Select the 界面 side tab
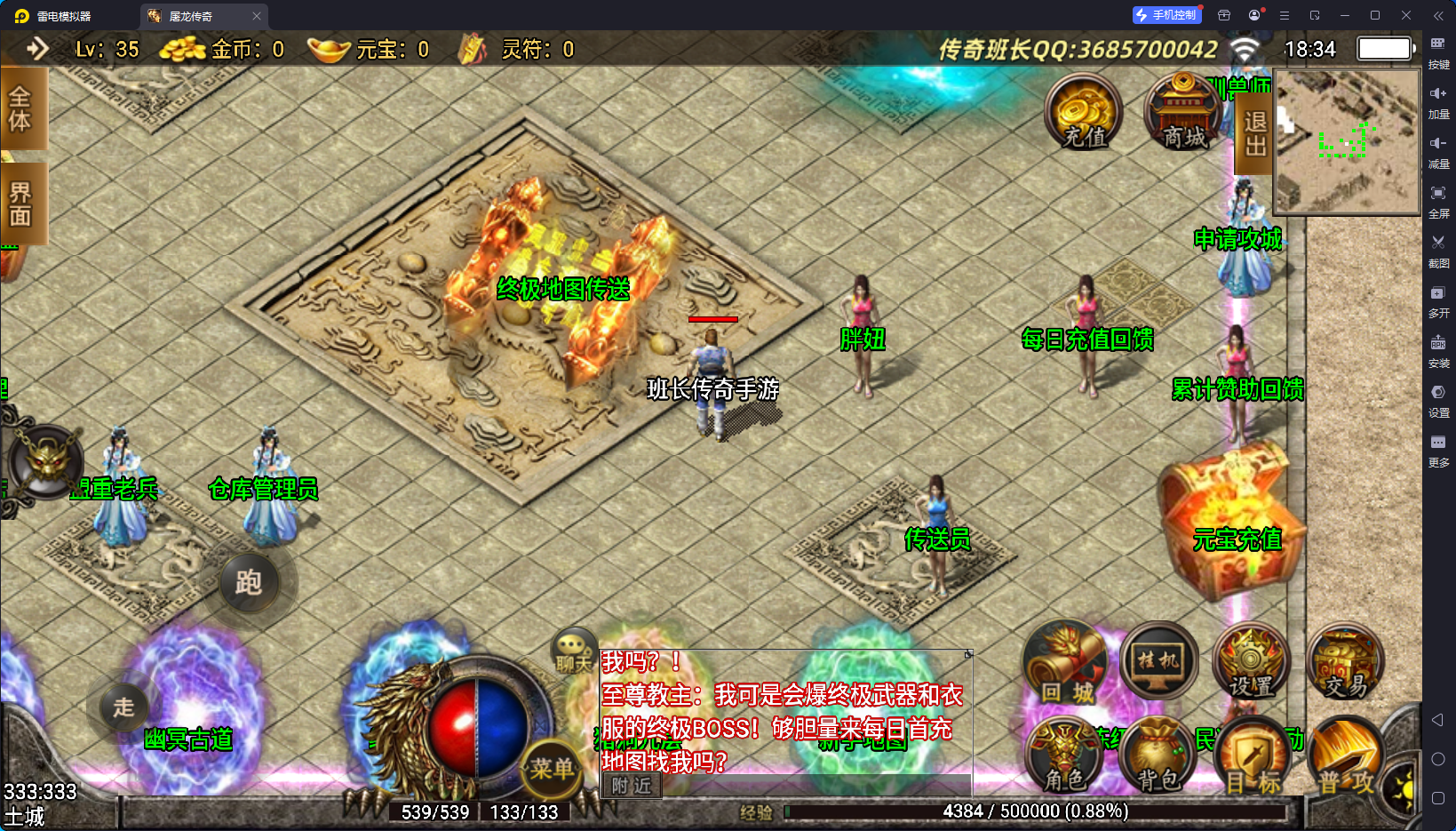 coord(20,204)
